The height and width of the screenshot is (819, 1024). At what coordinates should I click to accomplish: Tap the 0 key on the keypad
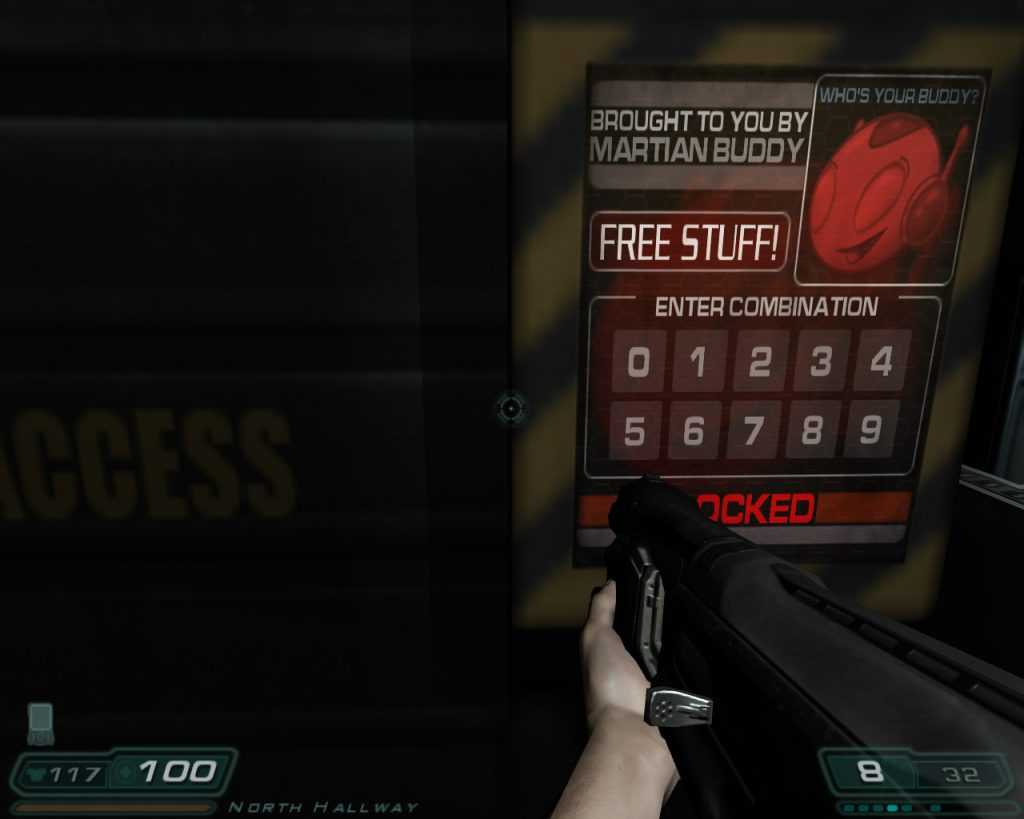(639, 362)
